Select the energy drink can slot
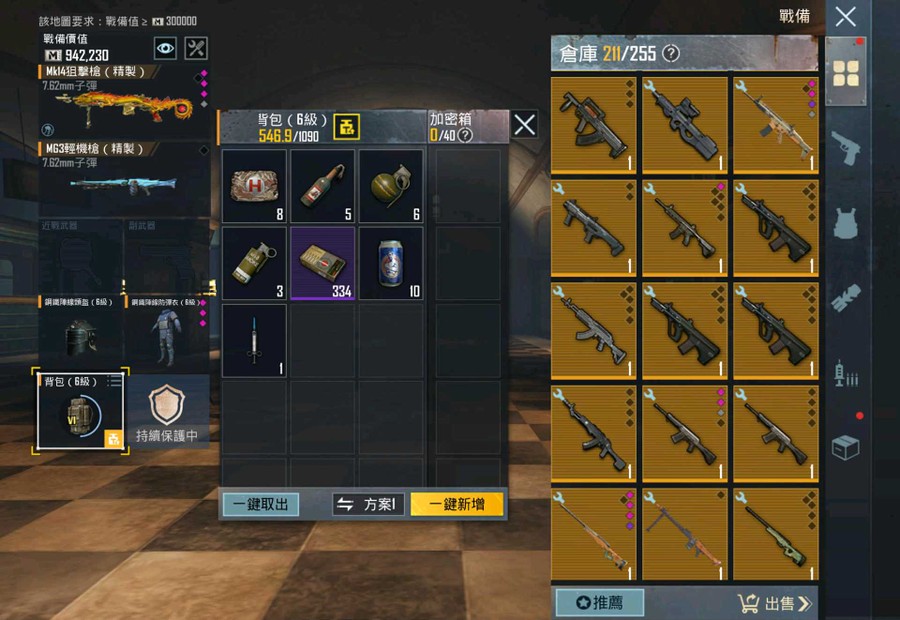 pos(391,263)
